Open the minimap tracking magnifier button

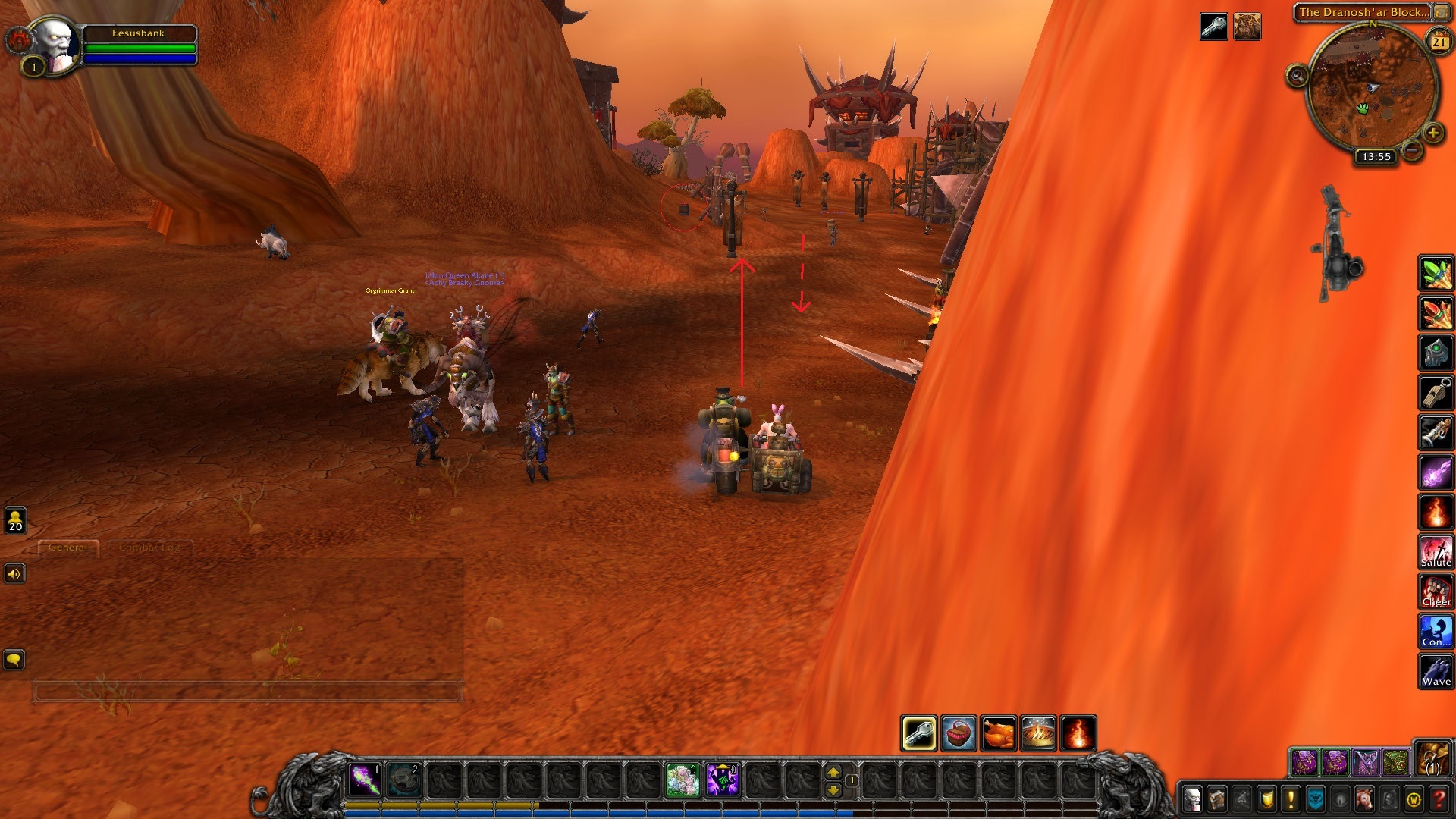pyautogui.click(x=1297, y=76)
